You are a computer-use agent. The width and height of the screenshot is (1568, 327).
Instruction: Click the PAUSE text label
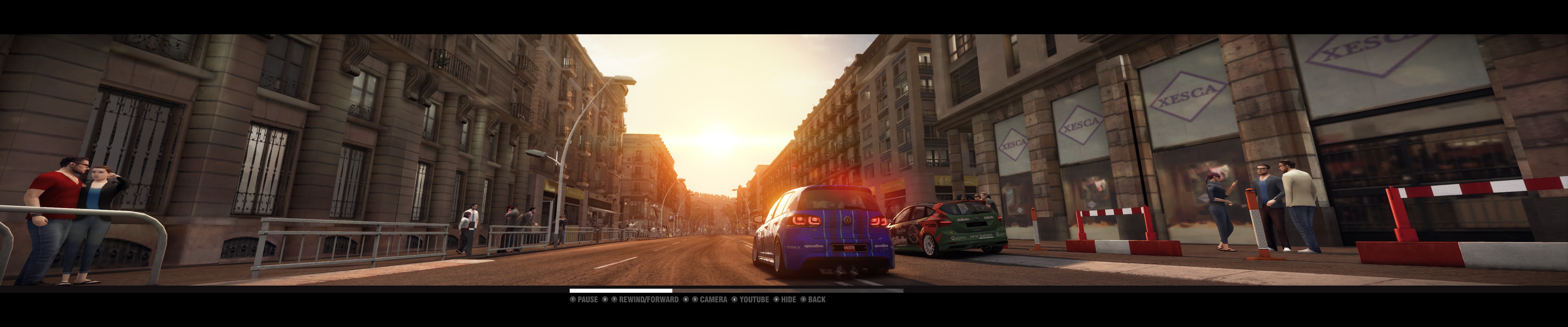[588, 300]
